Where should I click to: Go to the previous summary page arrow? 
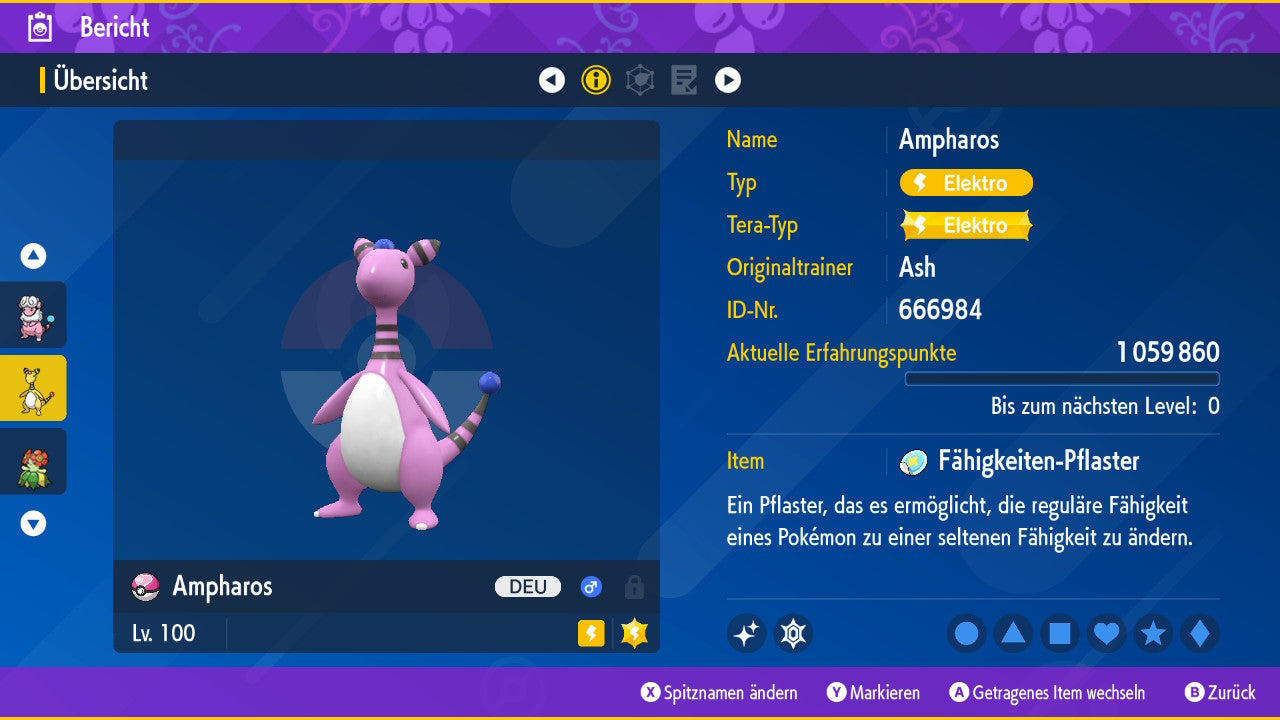coord(552,80)
